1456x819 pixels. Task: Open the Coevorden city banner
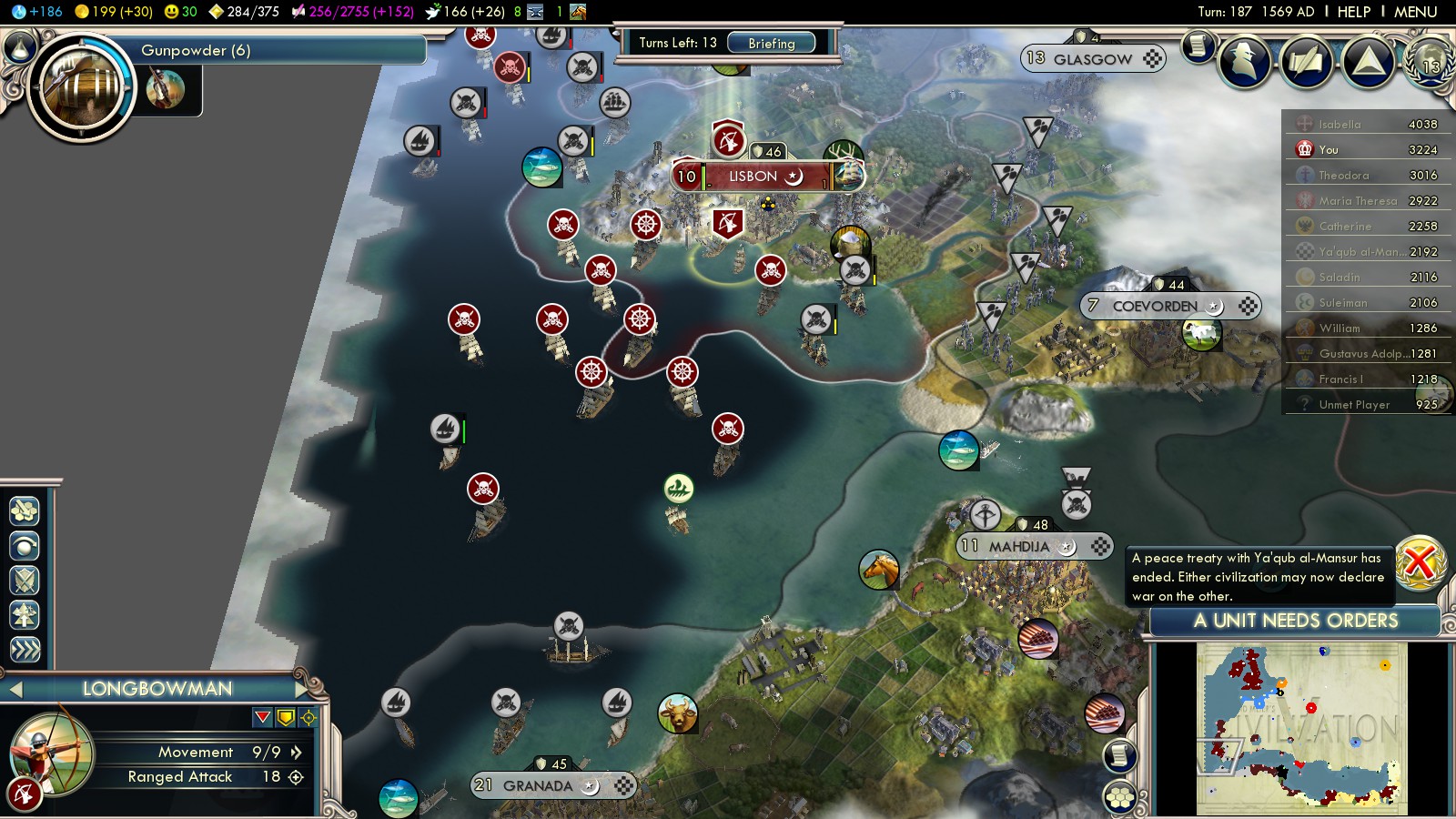click(1154, 307)
